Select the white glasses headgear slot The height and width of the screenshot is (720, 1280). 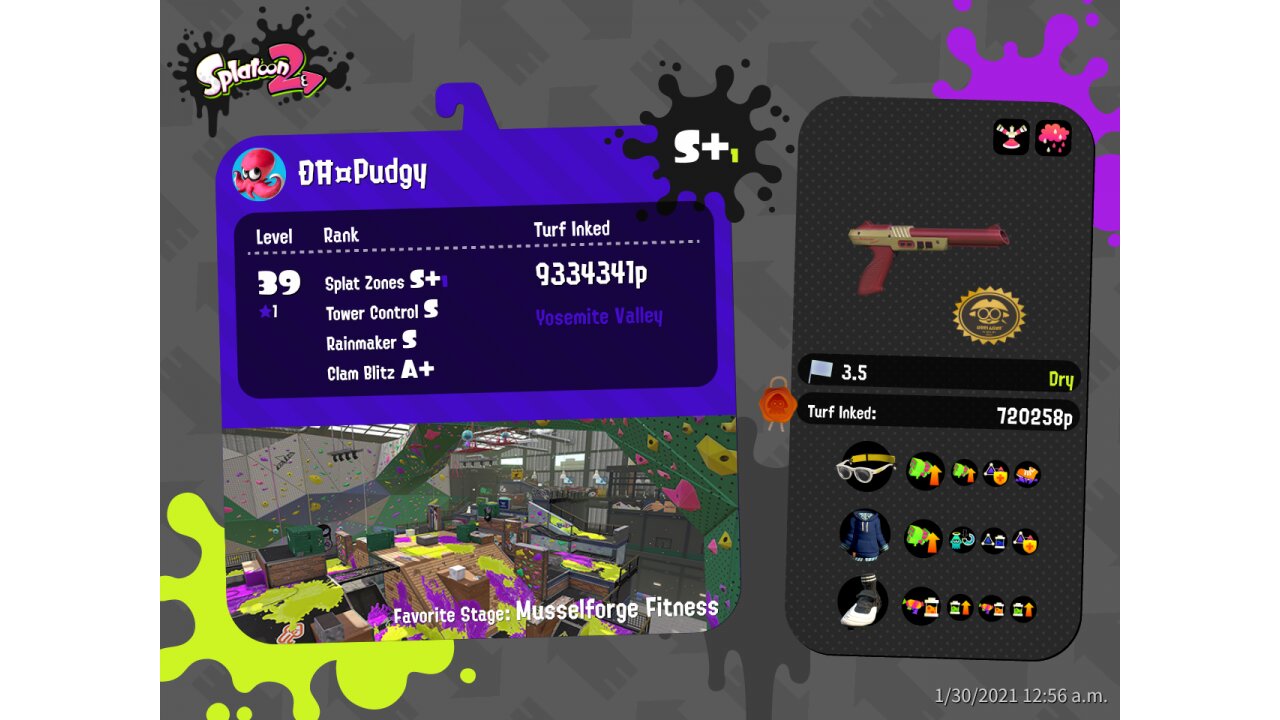(x=865, y=467)
